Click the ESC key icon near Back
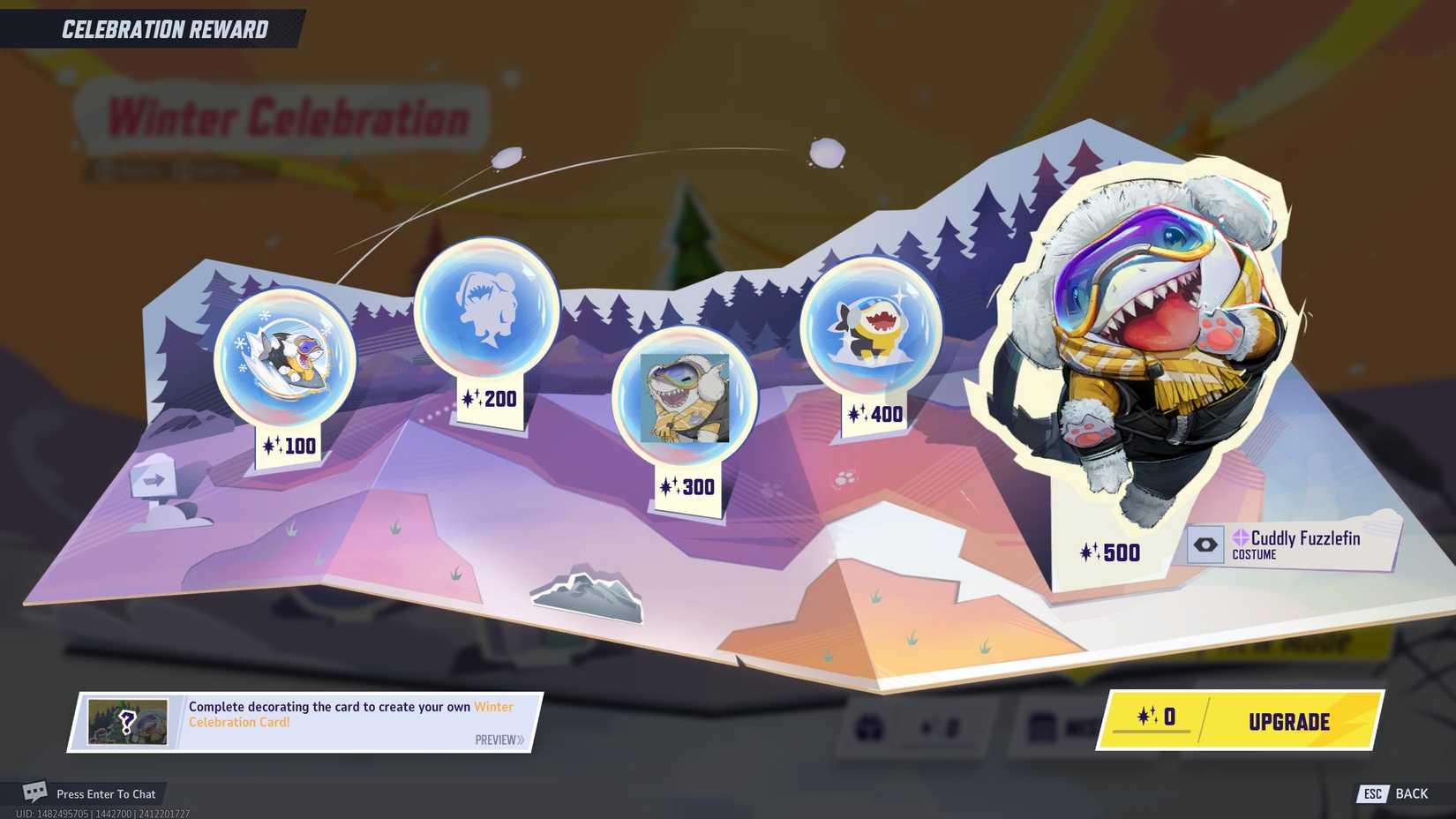The width and height of the screenshot is (1456, 819). (x=1374, y=793)
